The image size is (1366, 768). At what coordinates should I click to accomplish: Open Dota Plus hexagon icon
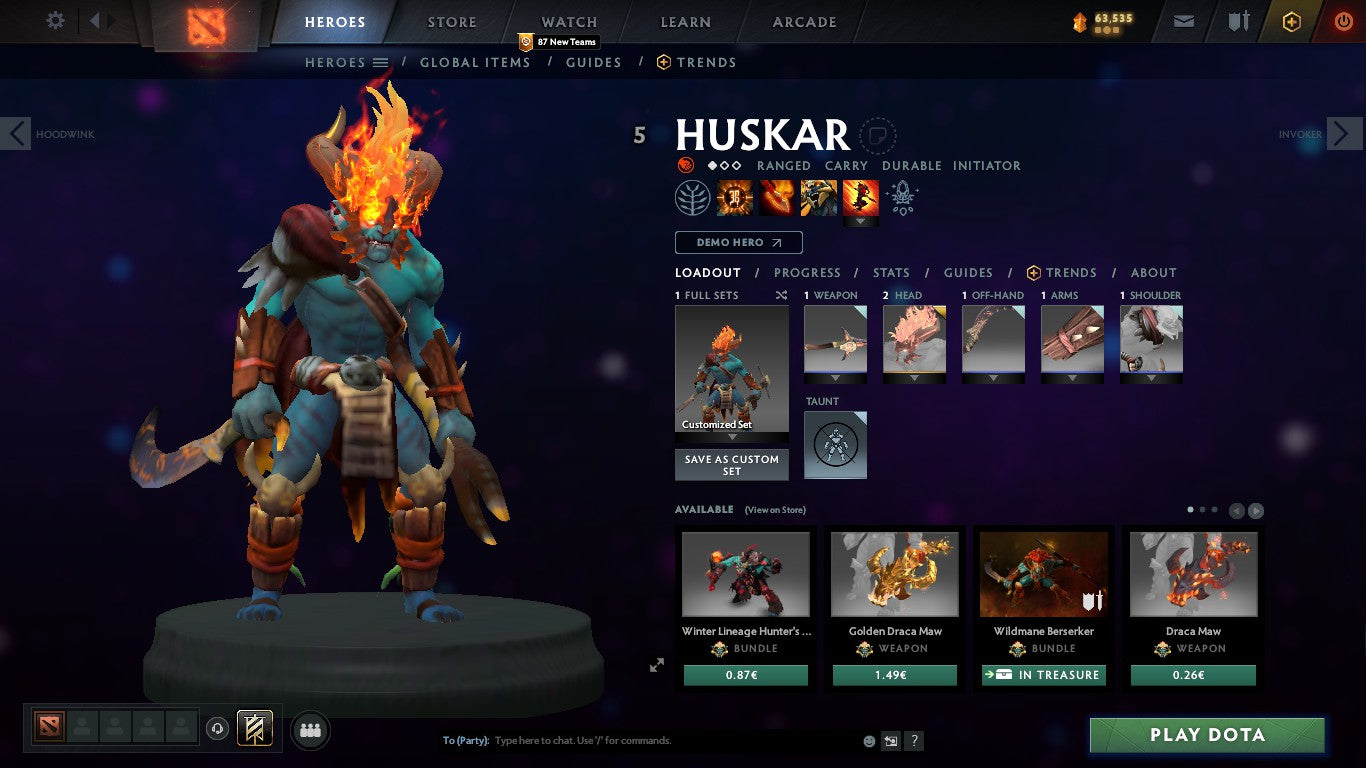coord(1290,20)
